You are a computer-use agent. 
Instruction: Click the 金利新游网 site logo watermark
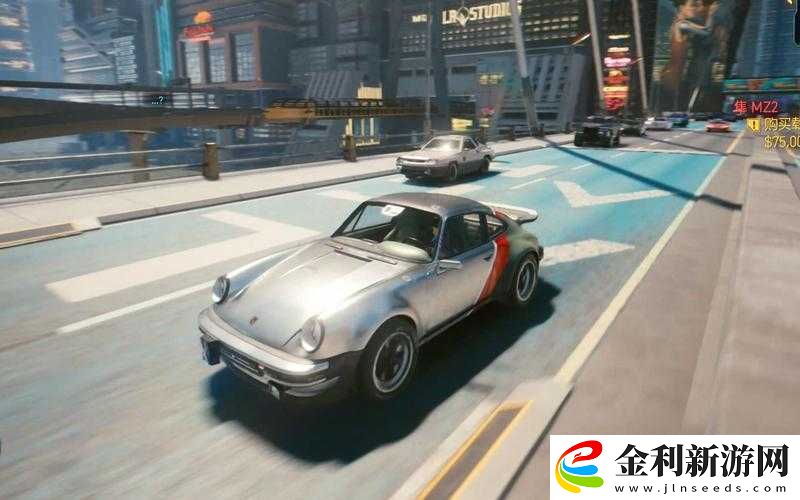[674, 467]
